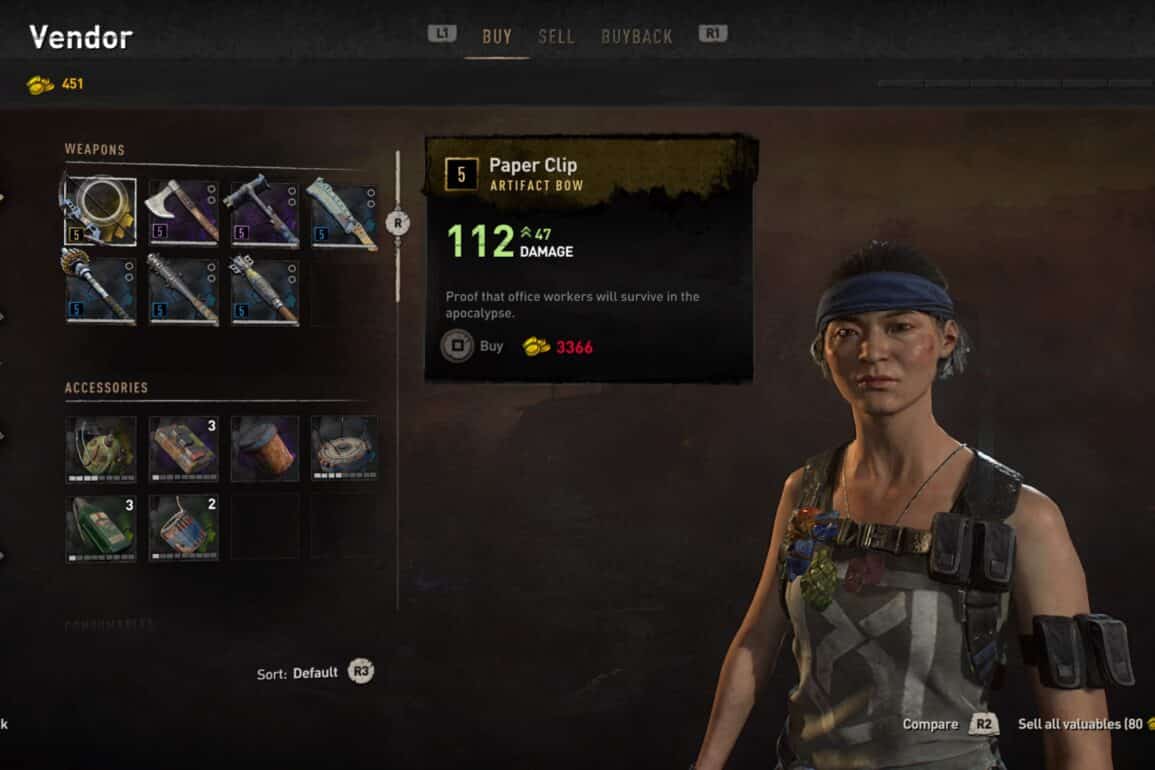The width and height of the screenshot is (1155, 770).
Task: Select the green bottle accessory in the top row
Action: 101,449
